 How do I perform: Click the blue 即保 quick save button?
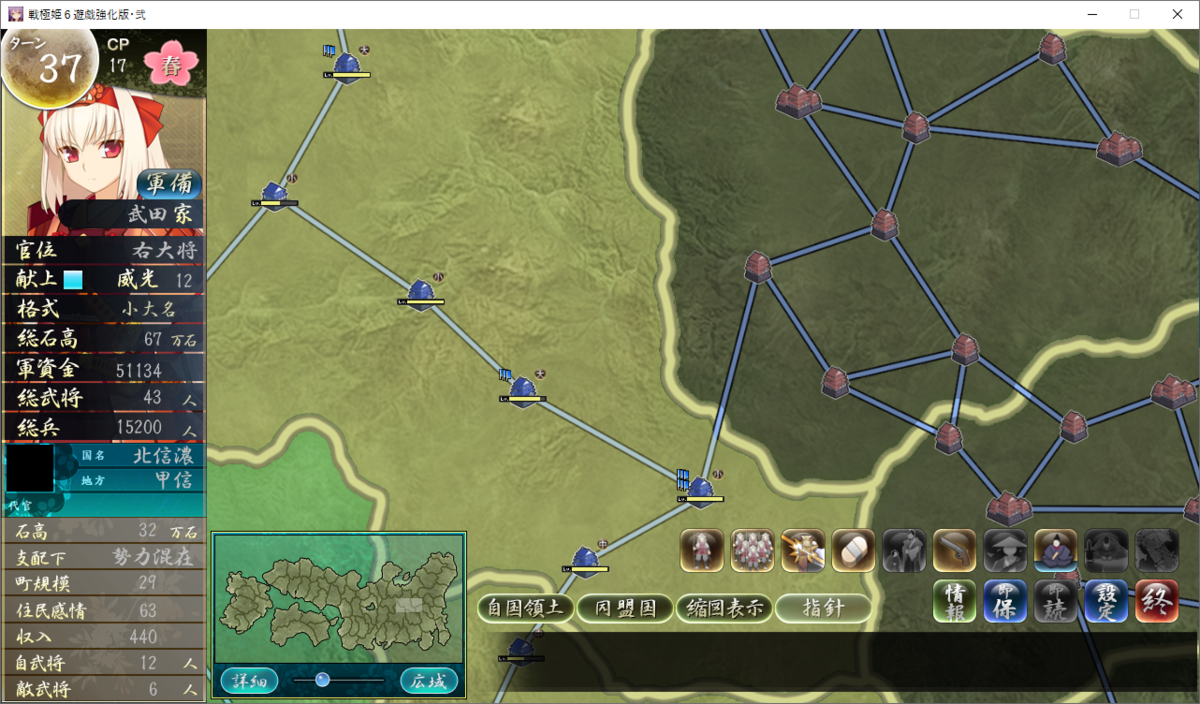pyautogui.click(x=1005, y=601)
